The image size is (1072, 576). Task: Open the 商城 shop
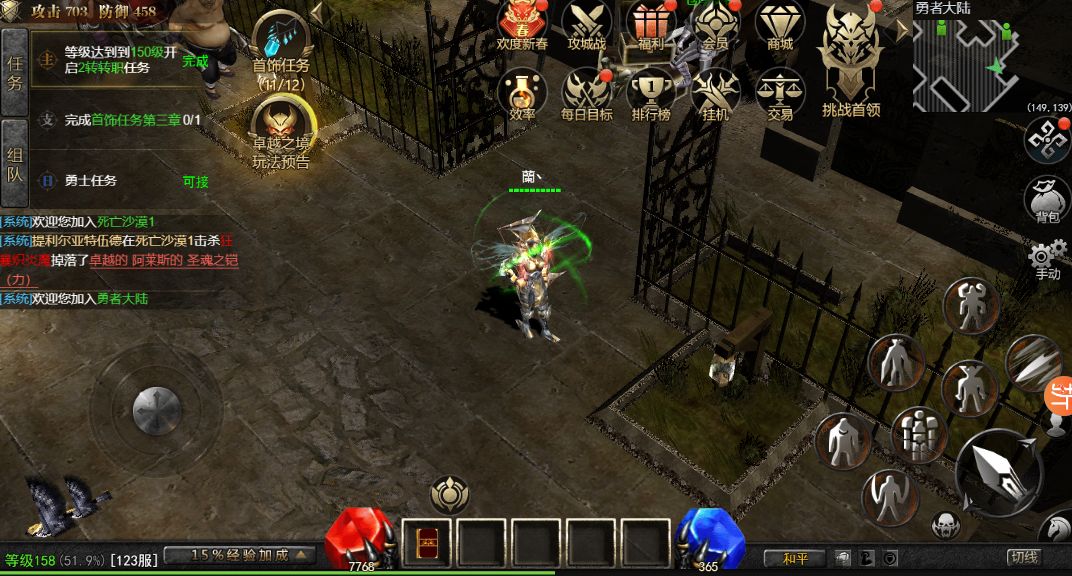tap(780, 23)
